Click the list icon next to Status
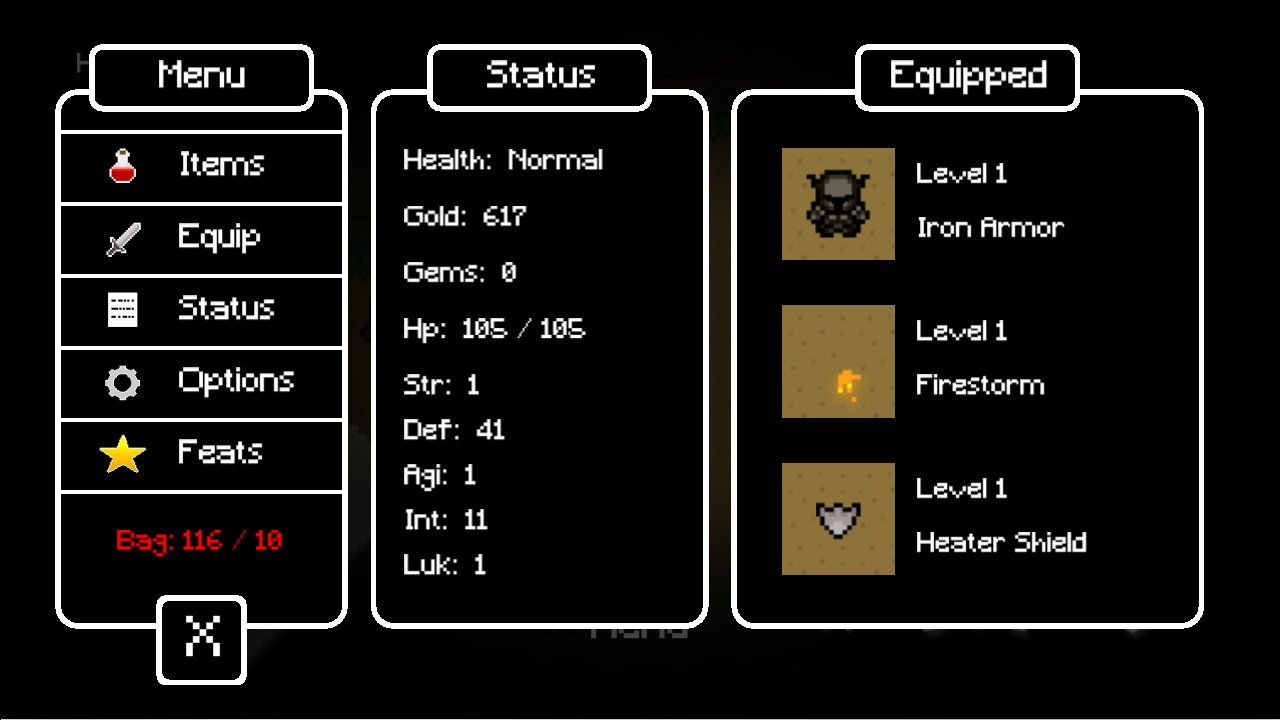 tap(122, 309)
